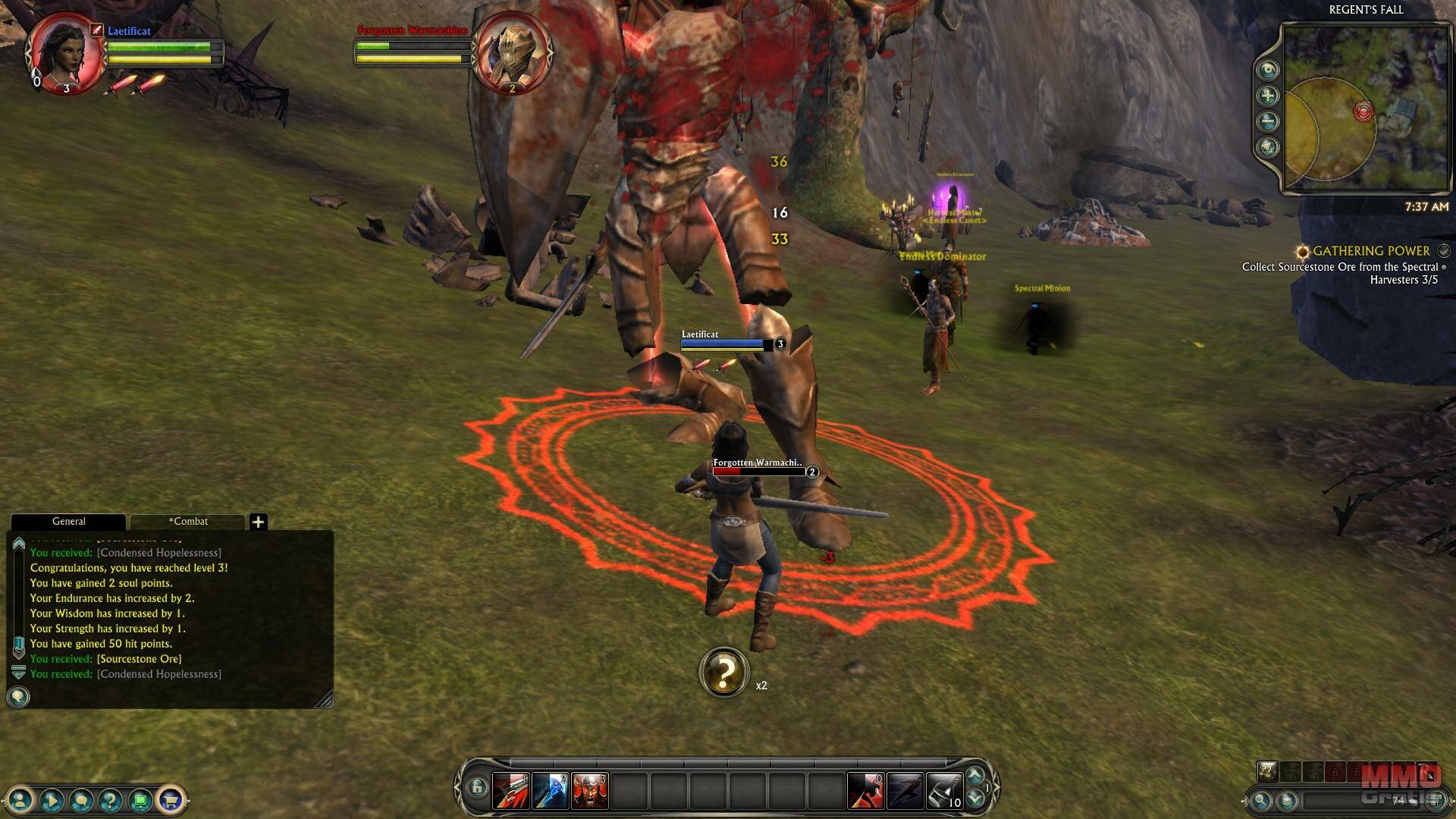This screenshot has width=1456, height=819.
Task: Click the Forgotten Warmachine target portrait
Action: (x=513, y=55)
